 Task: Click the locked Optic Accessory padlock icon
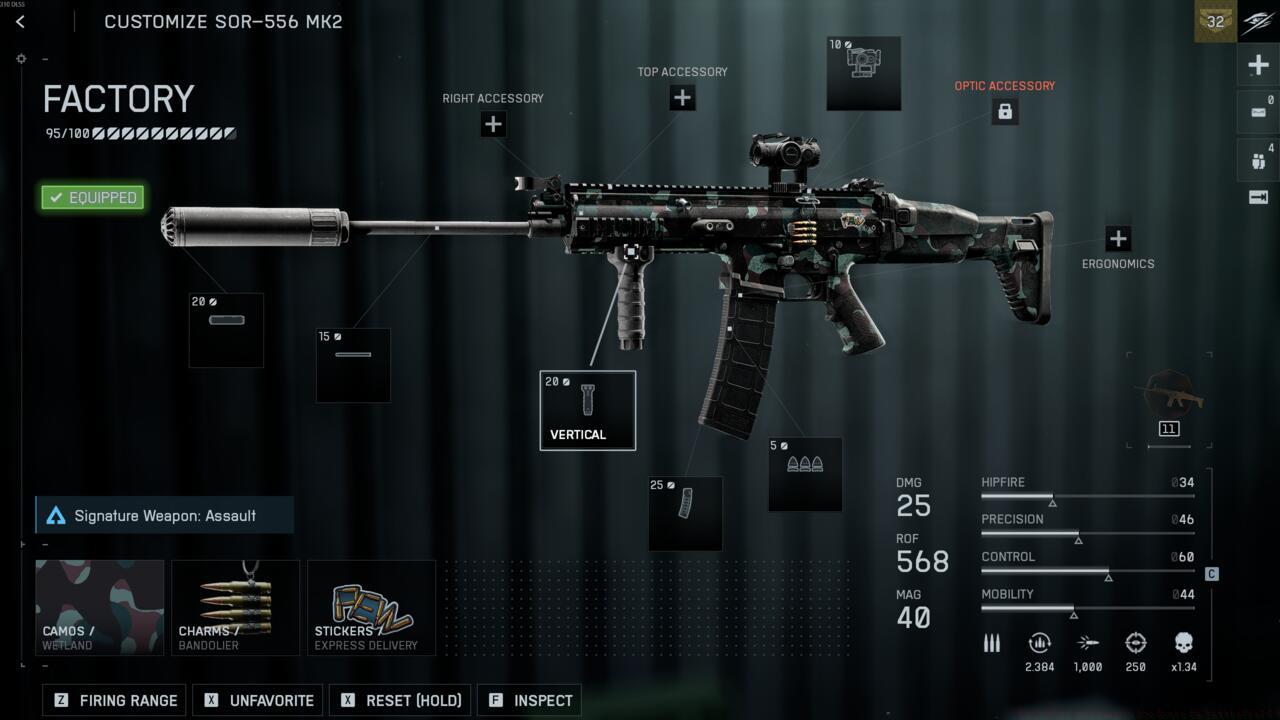[1004, 111]
